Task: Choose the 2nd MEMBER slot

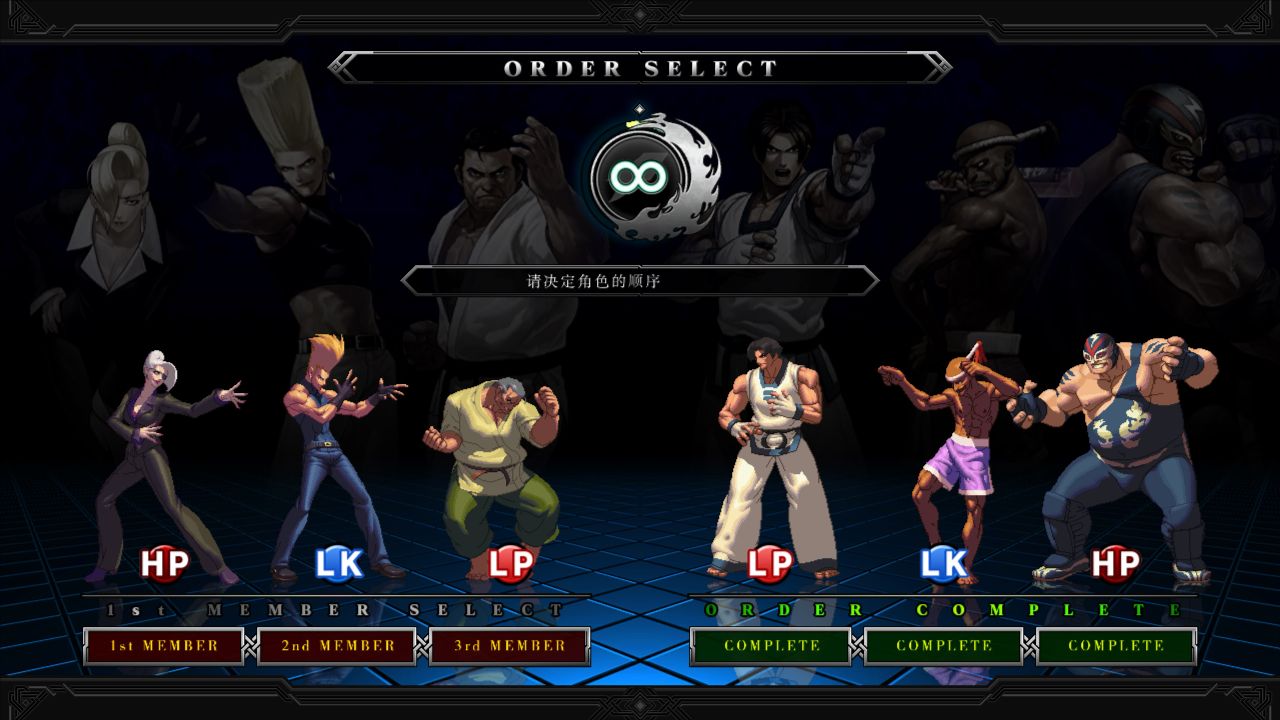Action: [337, 646]
